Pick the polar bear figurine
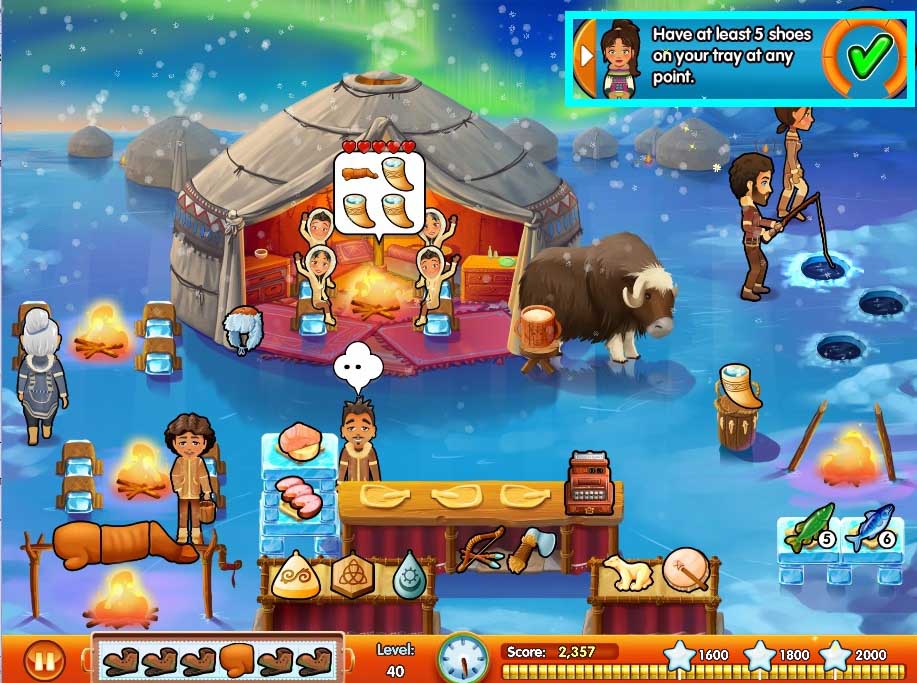 (626, 572)
